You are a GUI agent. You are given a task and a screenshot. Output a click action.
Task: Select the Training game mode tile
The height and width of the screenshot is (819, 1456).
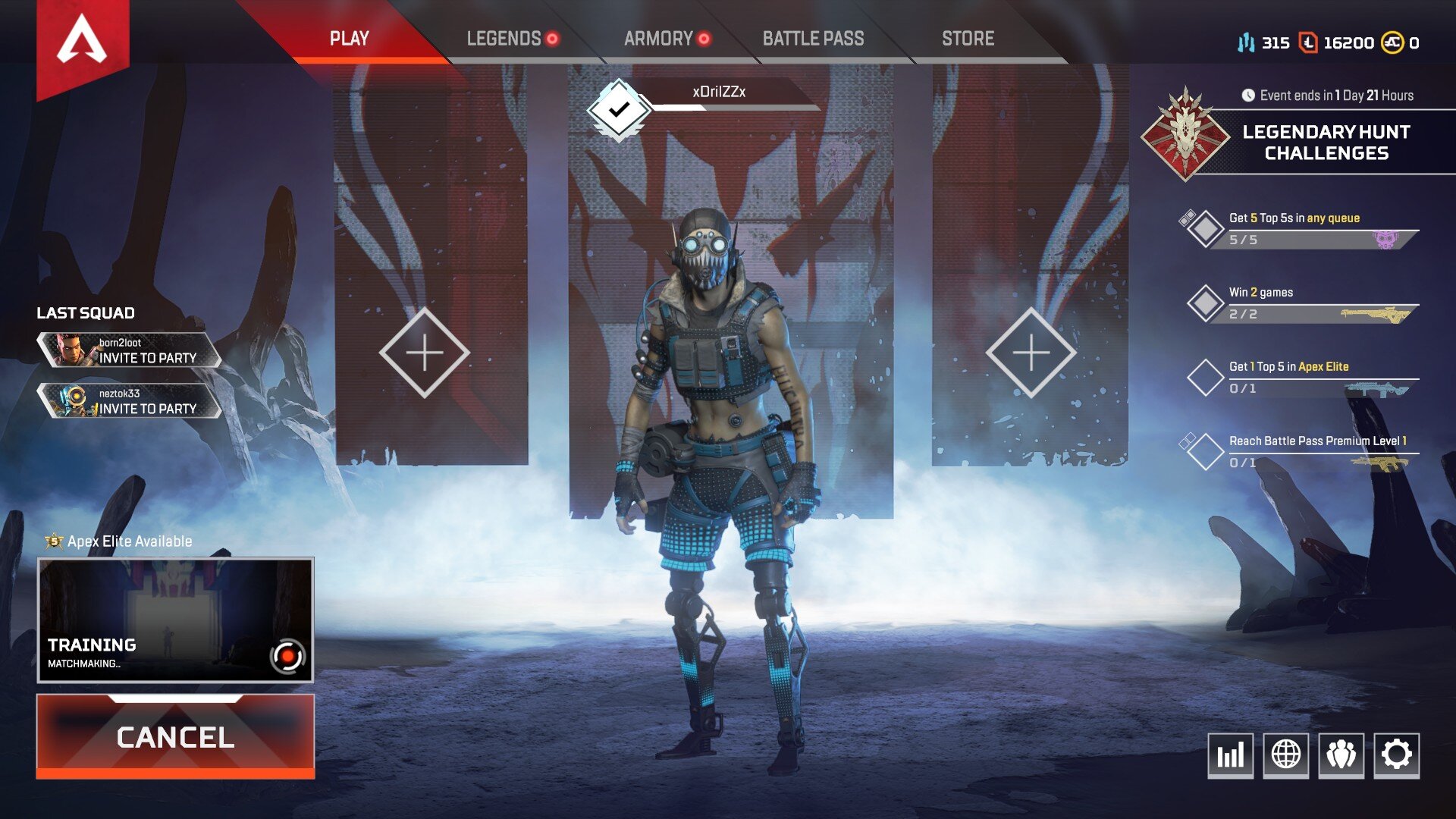(x=175, y=620)
